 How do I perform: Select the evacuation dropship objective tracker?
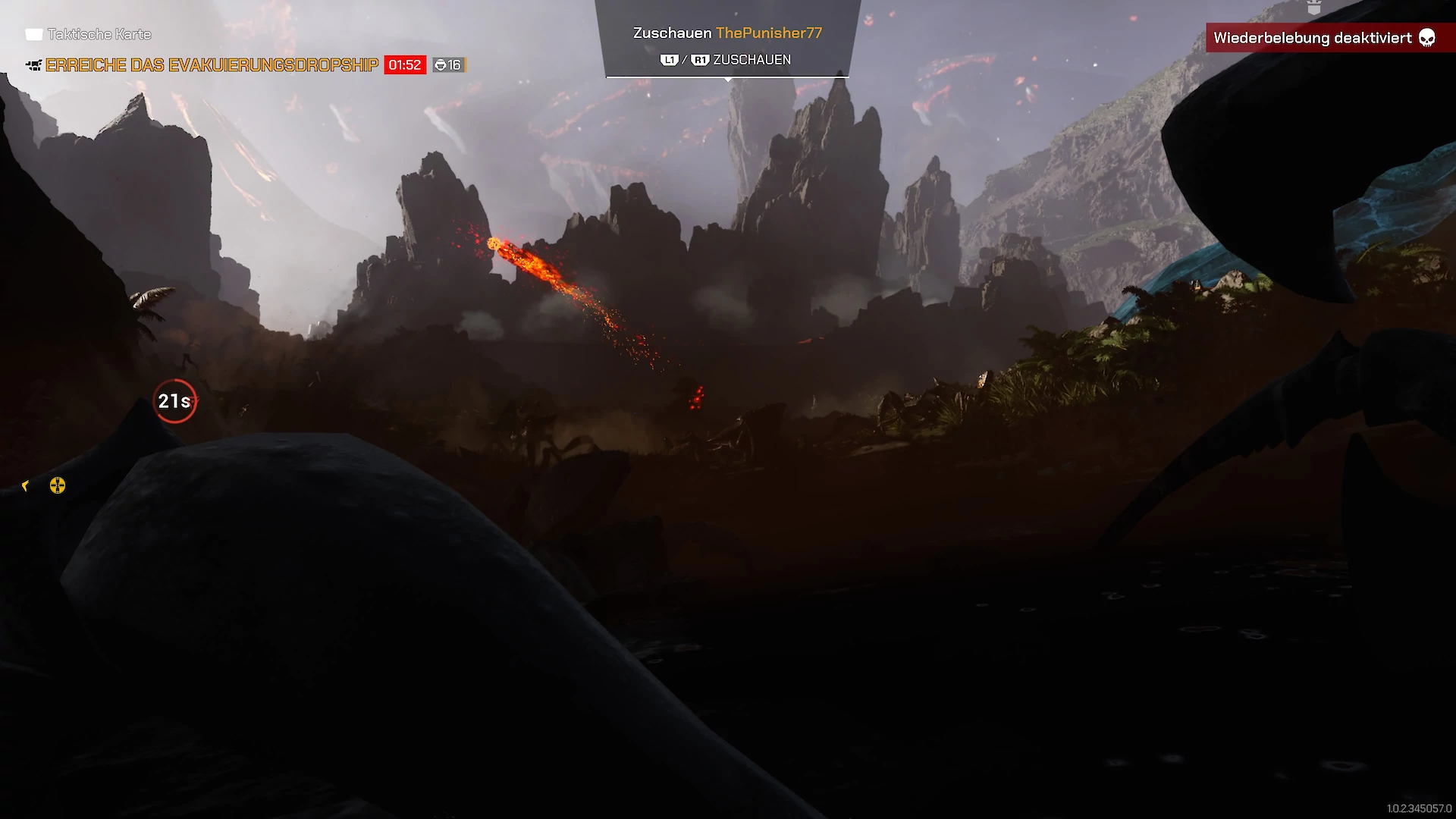[212, 65]
